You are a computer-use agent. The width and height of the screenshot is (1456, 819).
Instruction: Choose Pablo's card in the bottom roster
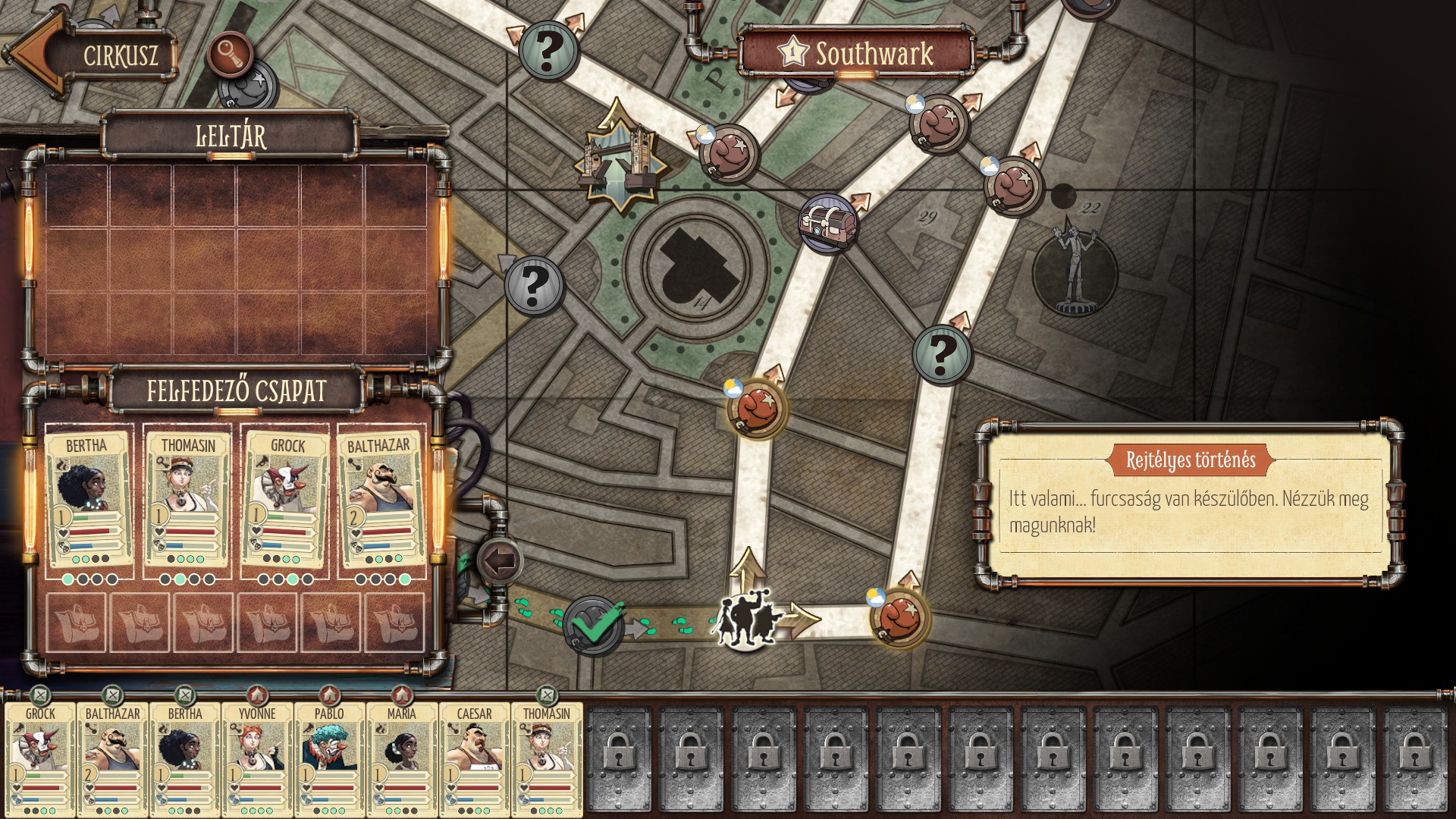[329, 758]
